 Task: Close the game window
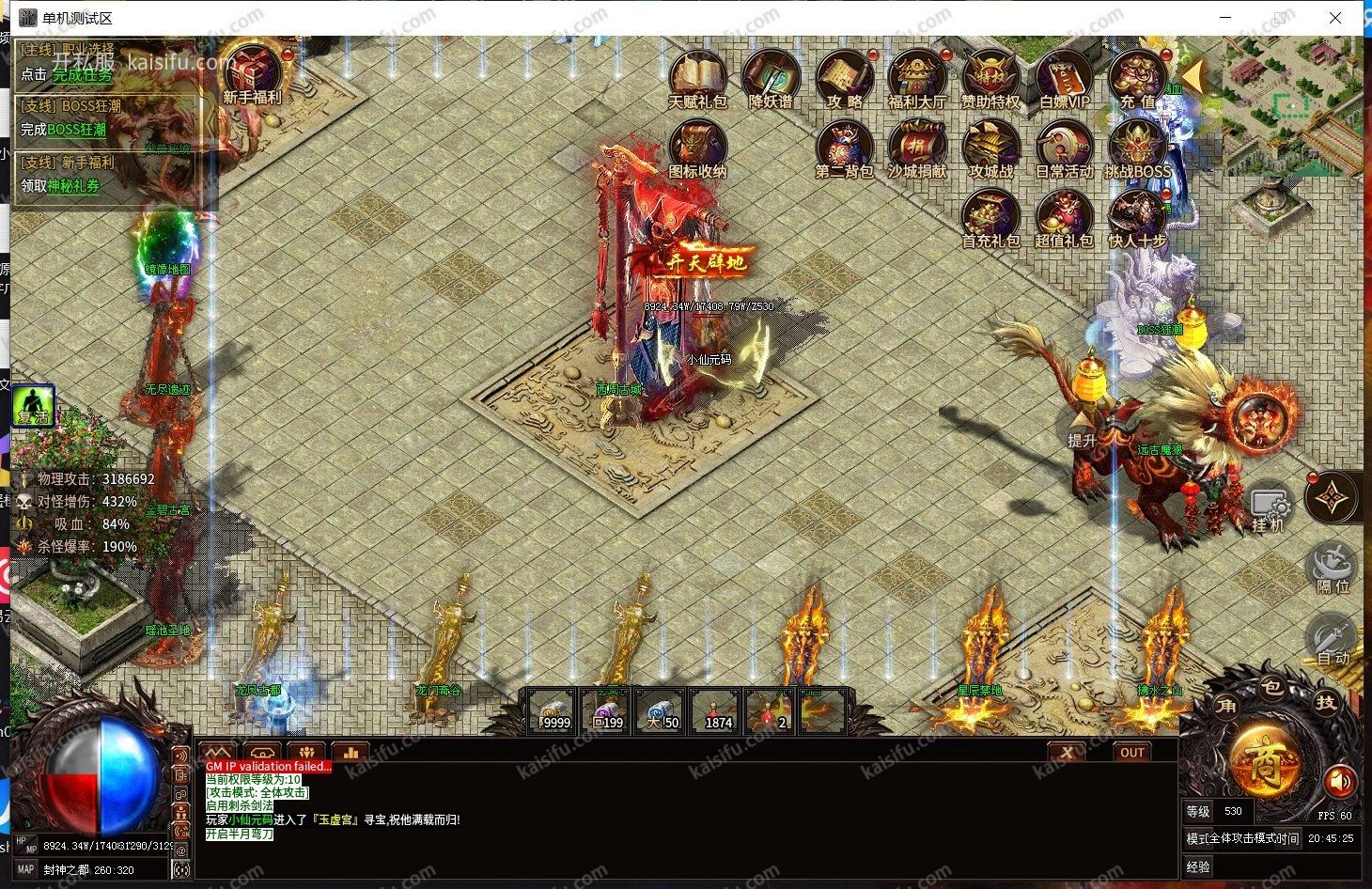[1334, 18]
